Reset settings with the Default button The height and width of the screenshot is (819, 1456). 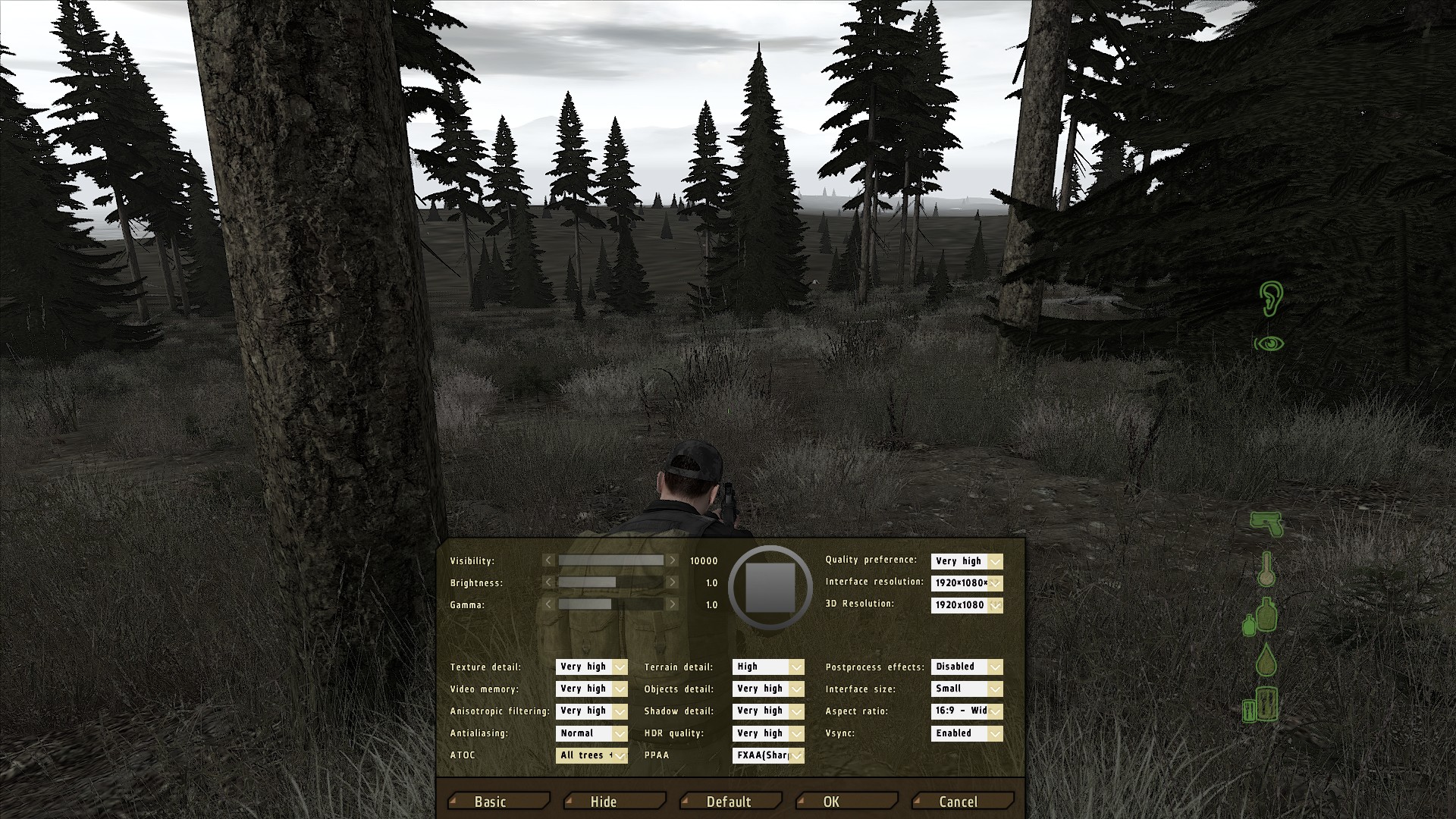[x=730, y=801]
